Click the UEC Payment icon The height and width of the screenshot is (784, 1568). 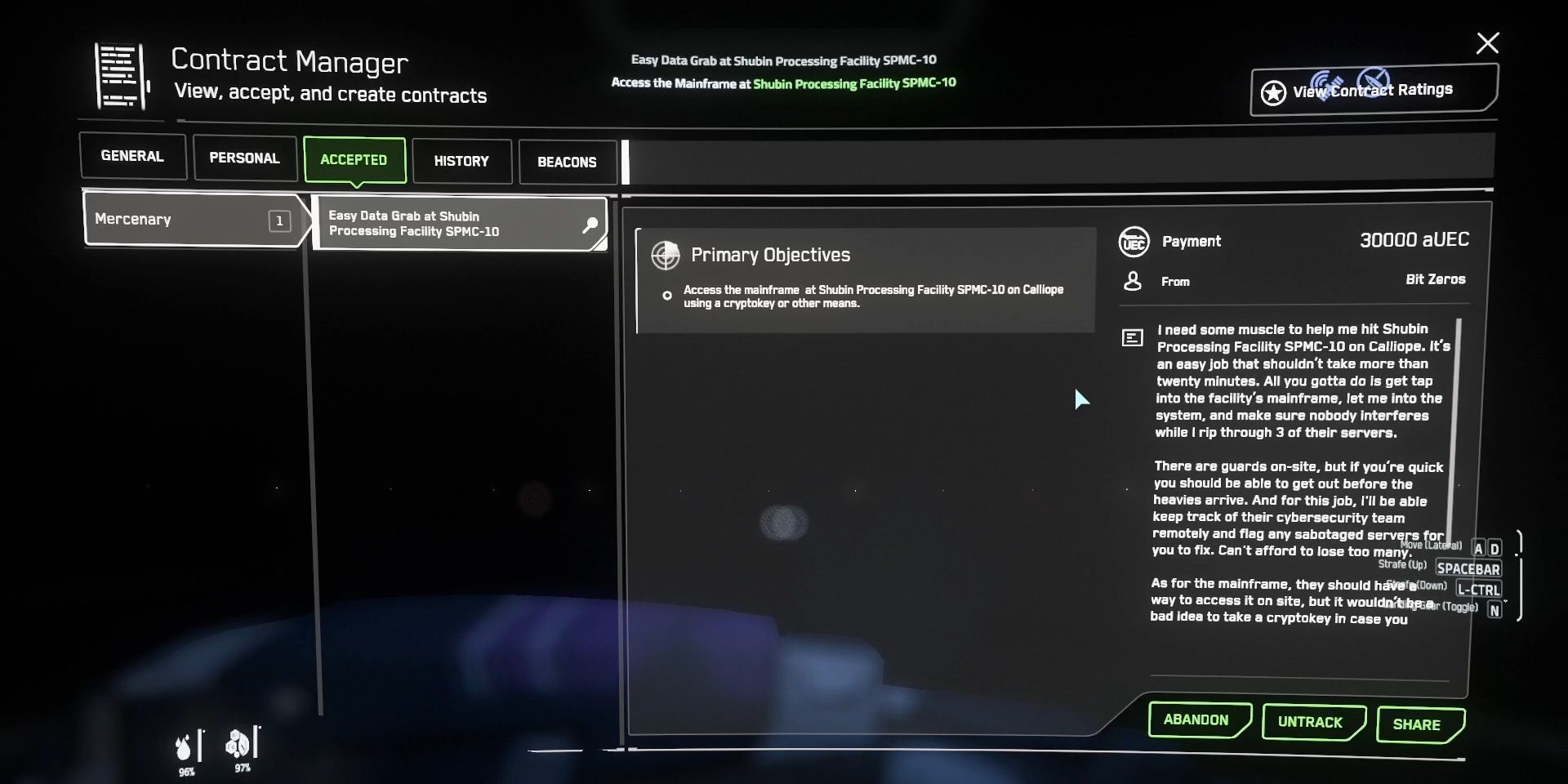click(x=1133, y=240)
